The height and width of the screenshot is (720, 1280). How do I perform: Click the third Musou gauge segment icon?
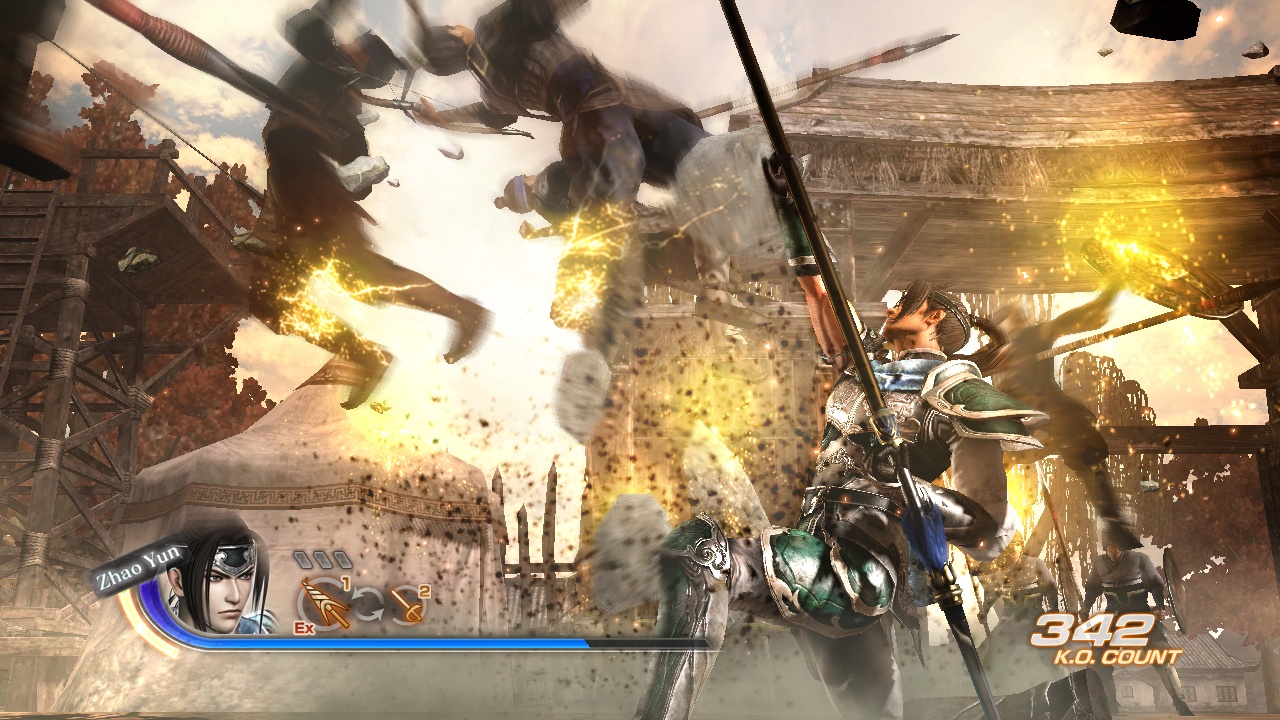pos(342,558)
